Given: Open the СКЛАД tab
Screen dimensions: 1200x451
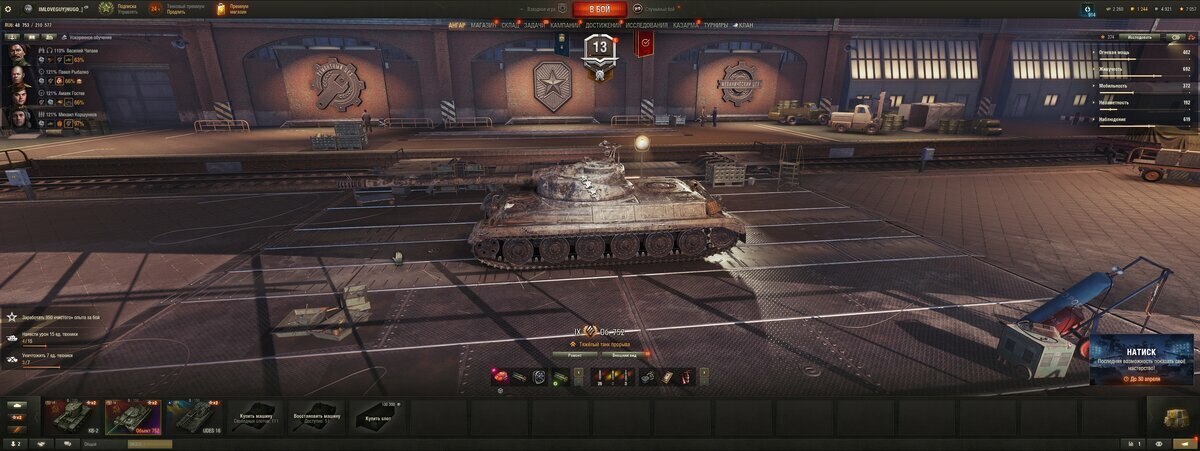Looking at the screenshot, I should (x=510, y=25).
